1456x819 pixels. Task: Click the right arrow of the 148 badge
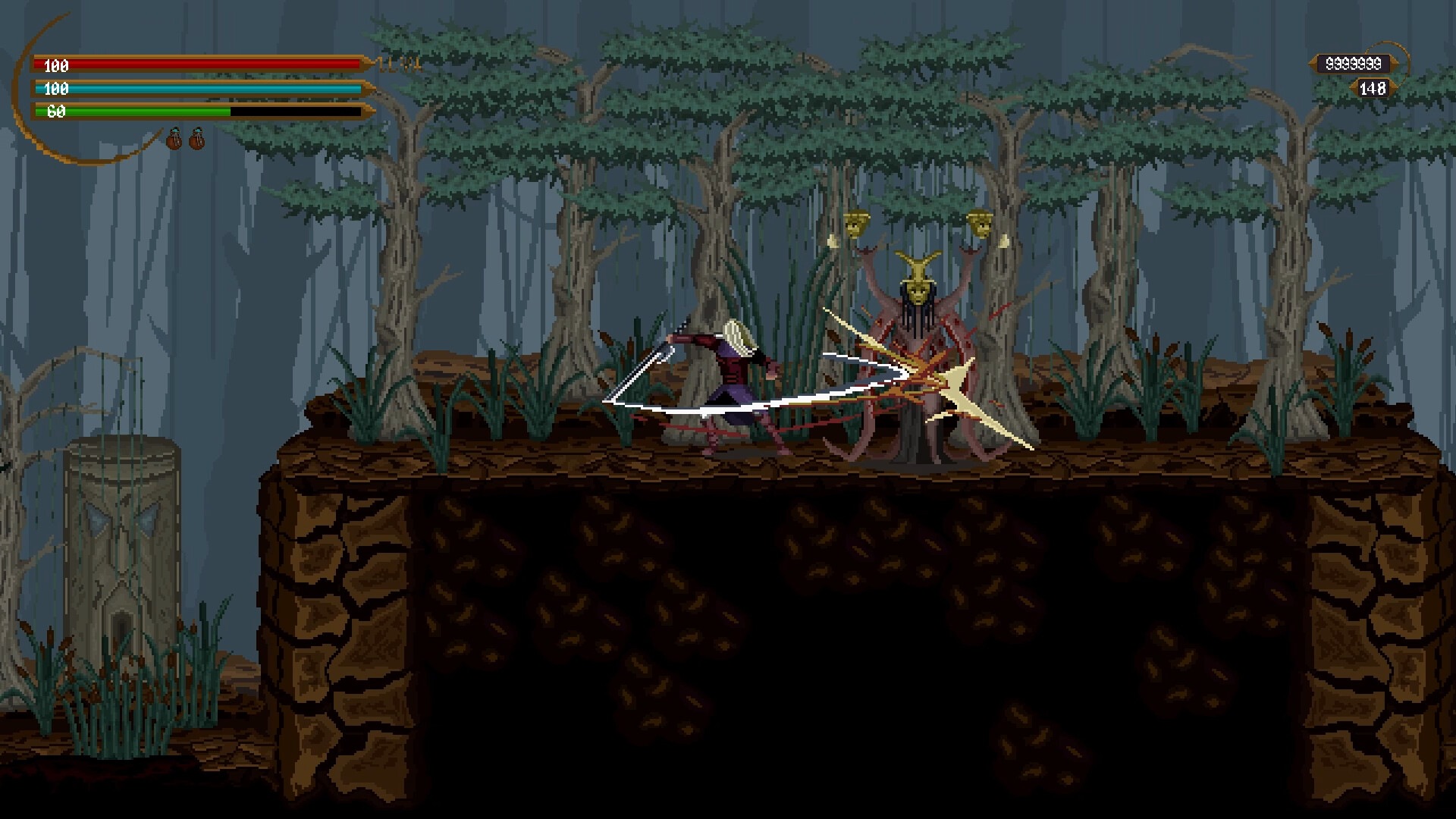click(1394, 89)
